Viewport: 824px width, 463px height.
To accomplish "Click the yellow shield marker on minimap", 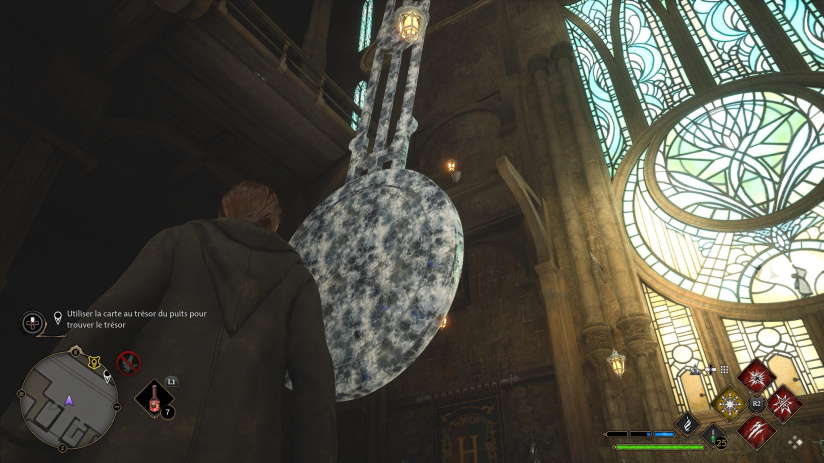I will [x=94, y=362].
